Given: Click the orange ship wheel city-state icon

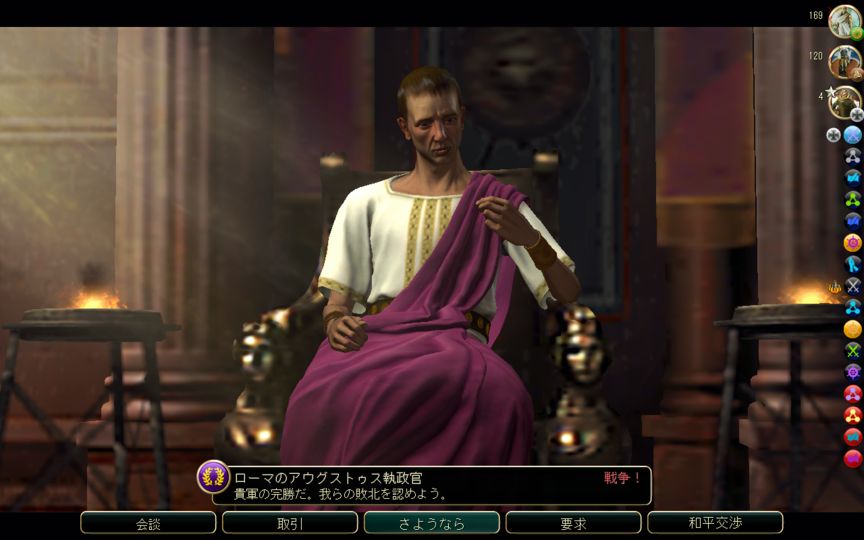Looking at the screenshot, I should click(x=852, y=242).
